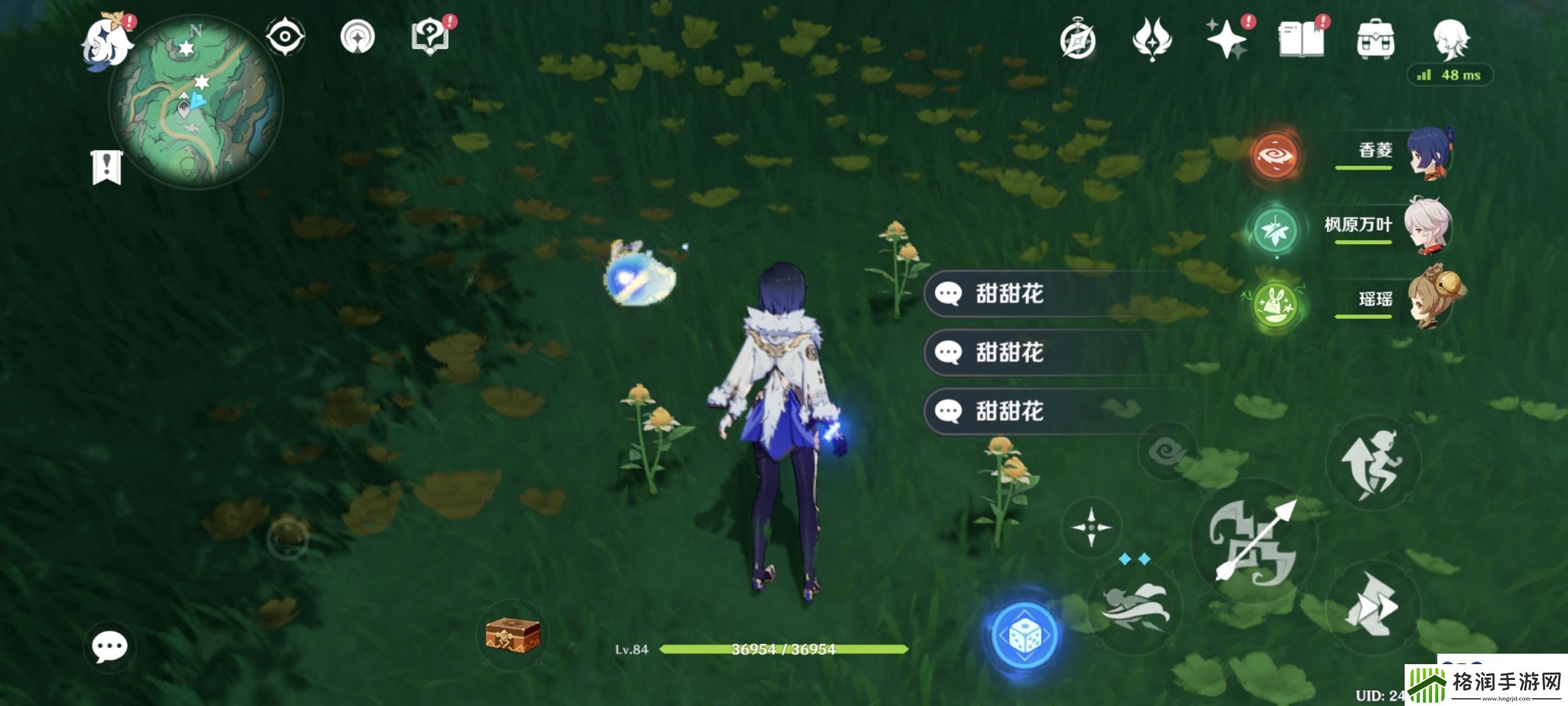This screenshot has width=1568, height=706.
Task: Open the tutorial guide book icon
Action: point(433,37)
